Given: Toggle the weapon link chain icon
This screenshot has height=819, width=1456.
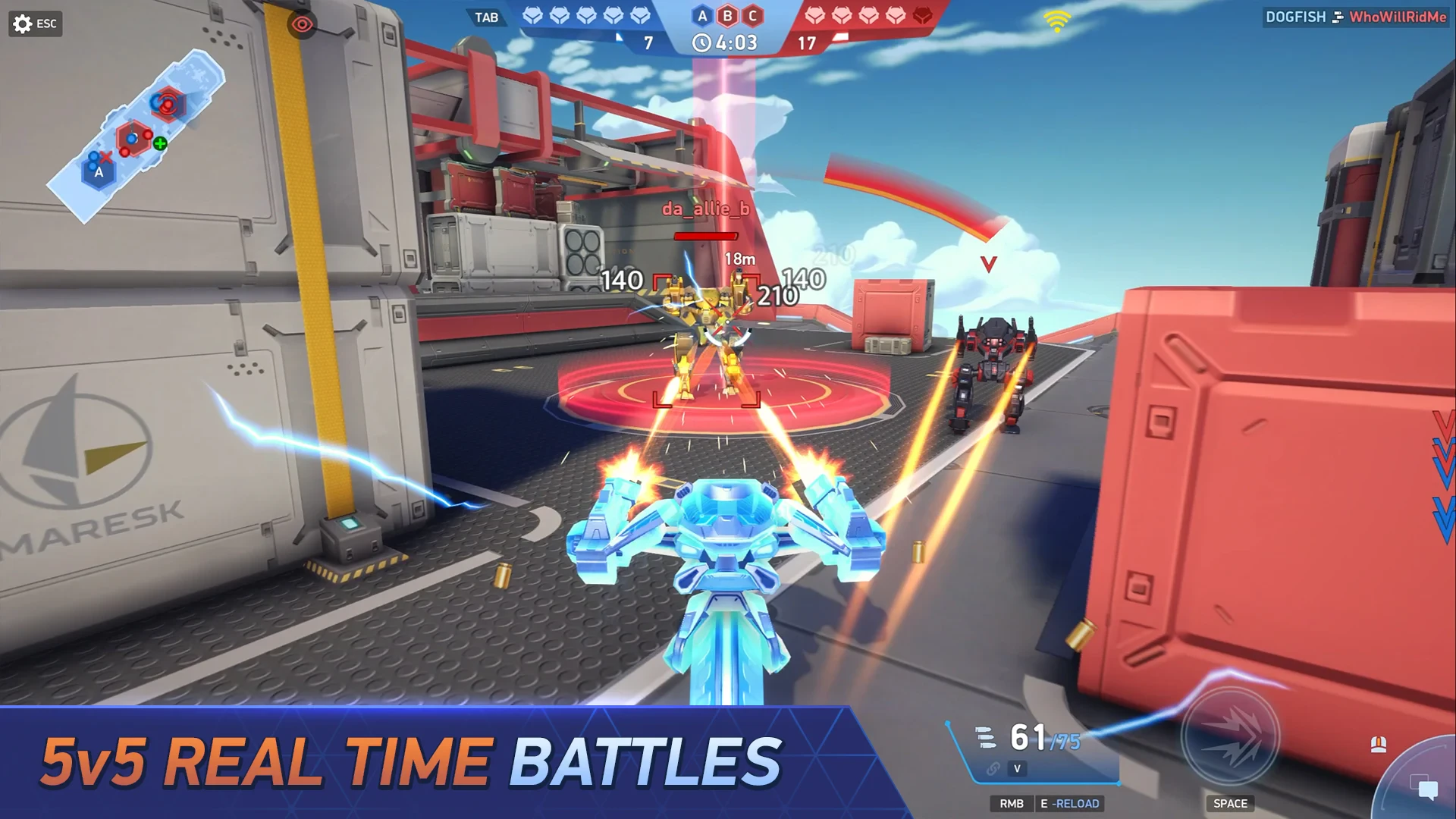Looking at the screenshot, I should coord(993,769).
